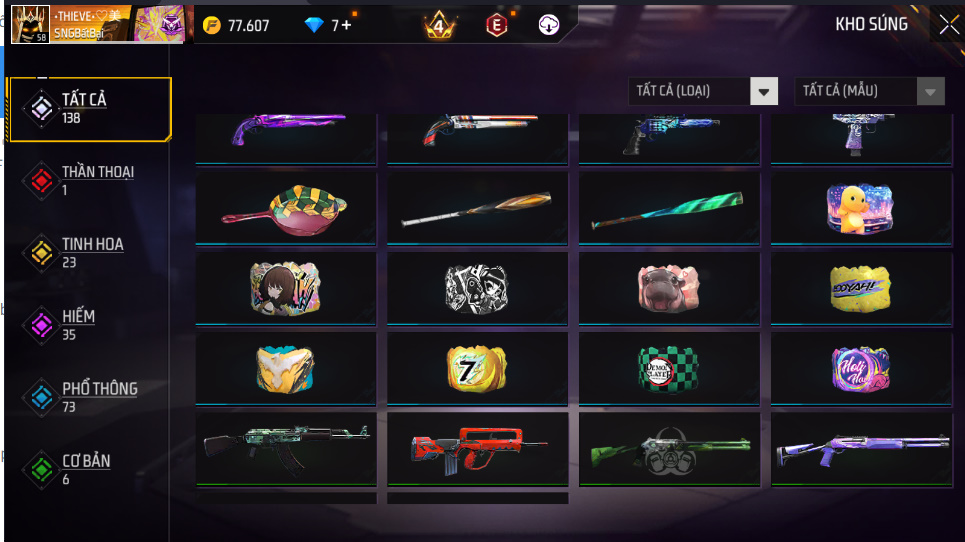The image size is (965, 542).
Task: Close the Kho Súng weapon vault
Action: (x=948, y=25)
